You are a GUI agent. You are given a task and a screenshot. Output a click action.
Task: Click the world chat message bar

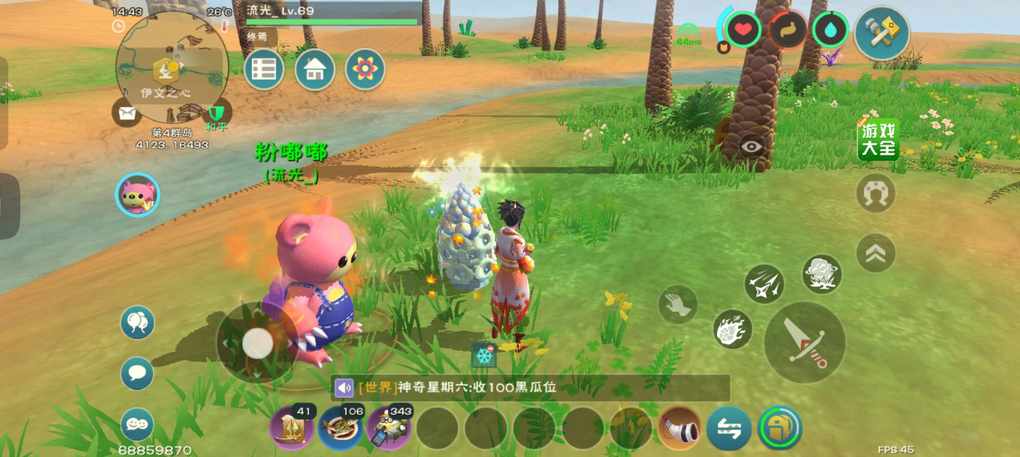(530, 388)
